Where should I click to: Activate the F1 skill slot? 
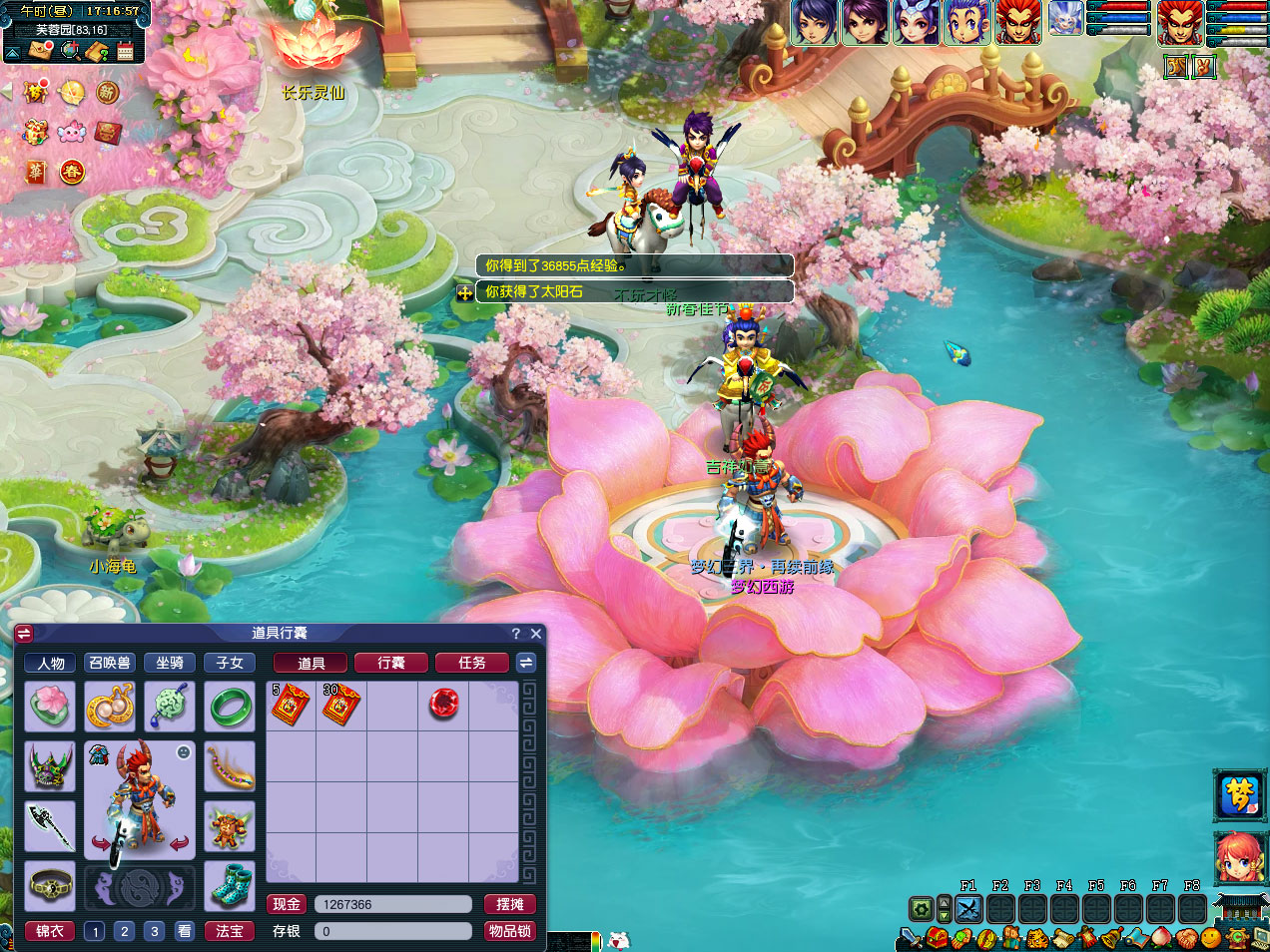pos(968,909)
